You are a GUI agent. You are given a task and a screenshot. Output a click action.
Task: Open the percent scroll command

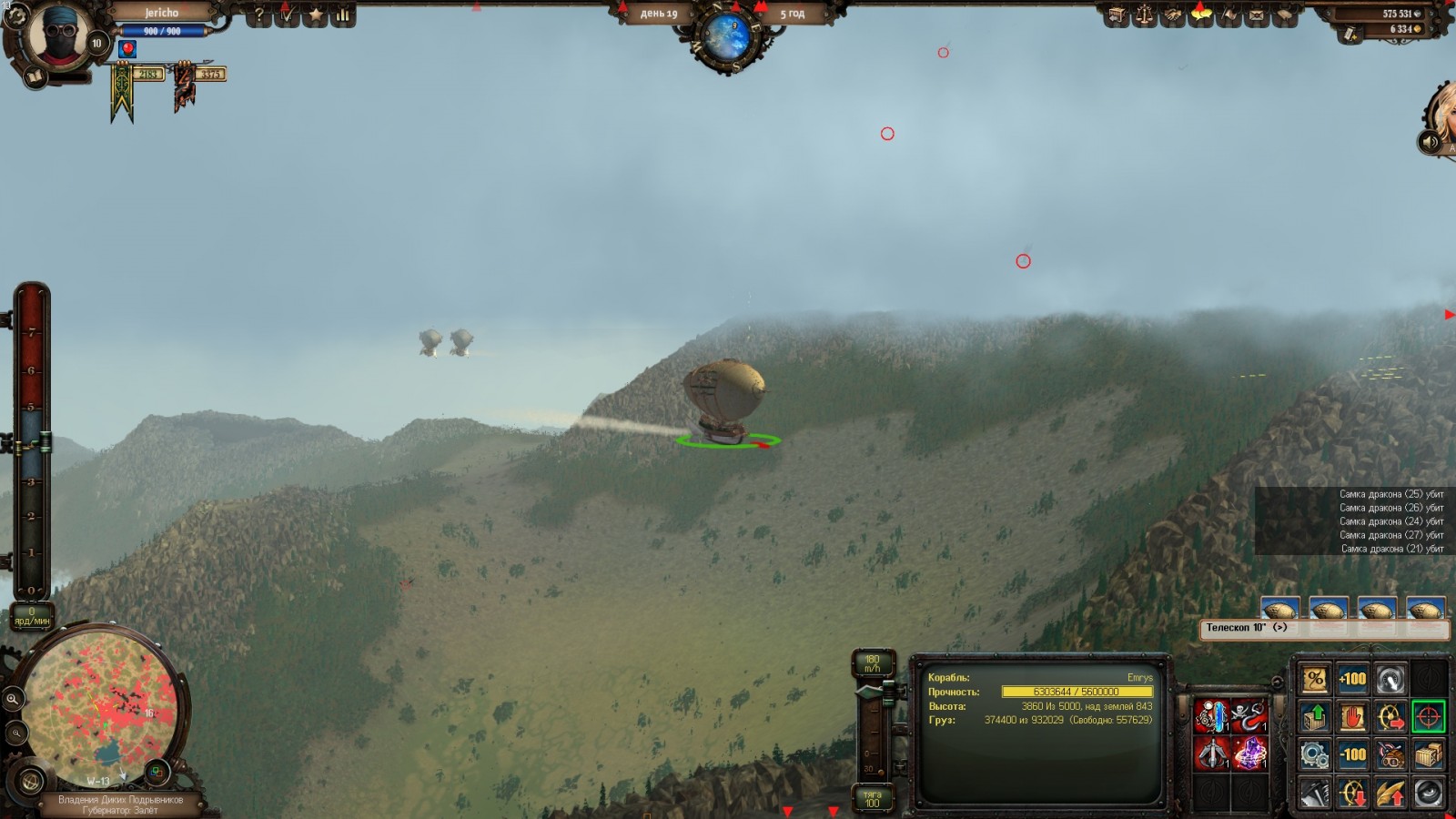click(1314, 679)
